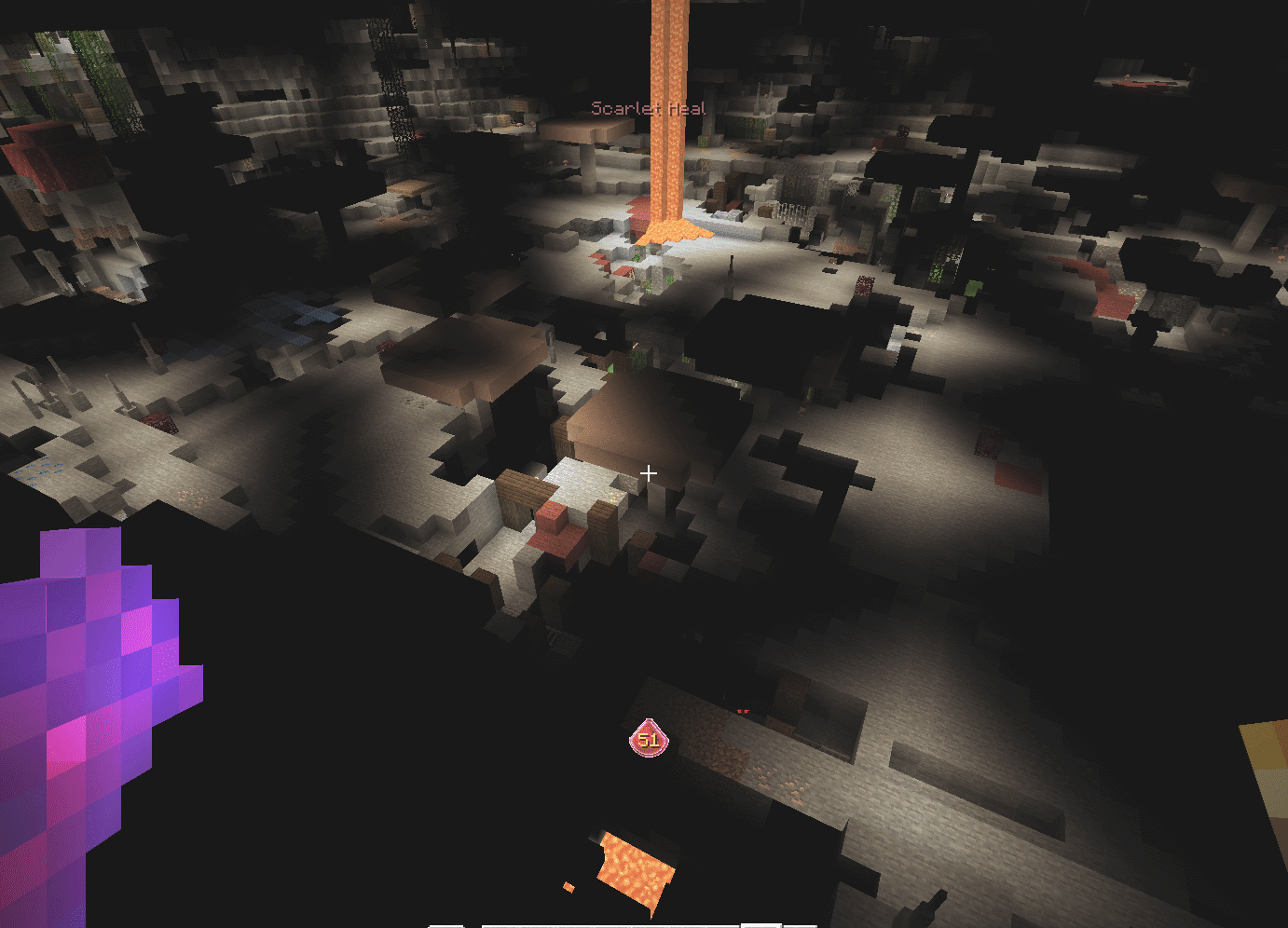Click the glowing lava pool at the bottom
This screenshot has height=928, width=1288.
coord(638,867)
